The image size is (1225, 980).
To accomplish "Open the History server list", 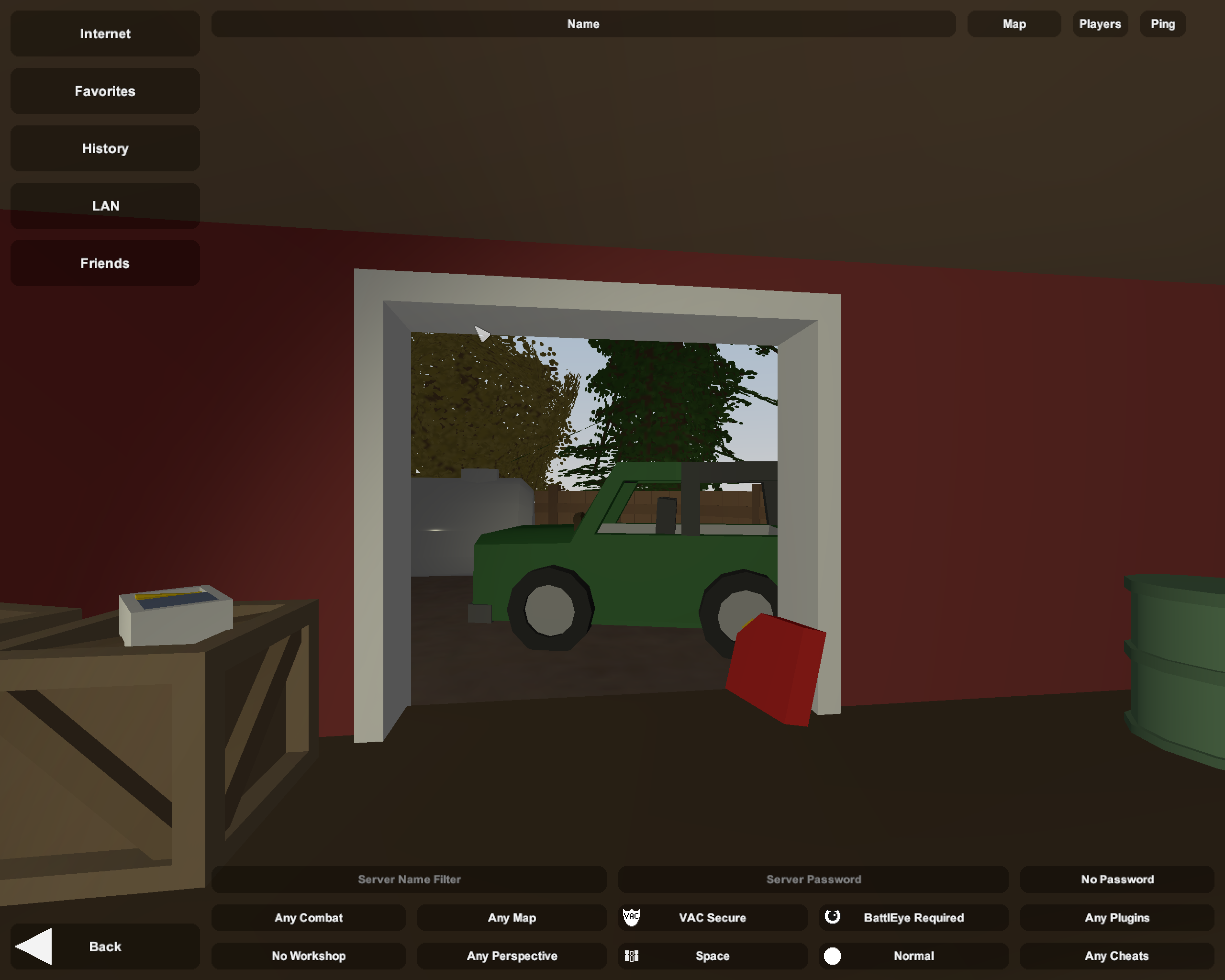I will pos(104,148).
